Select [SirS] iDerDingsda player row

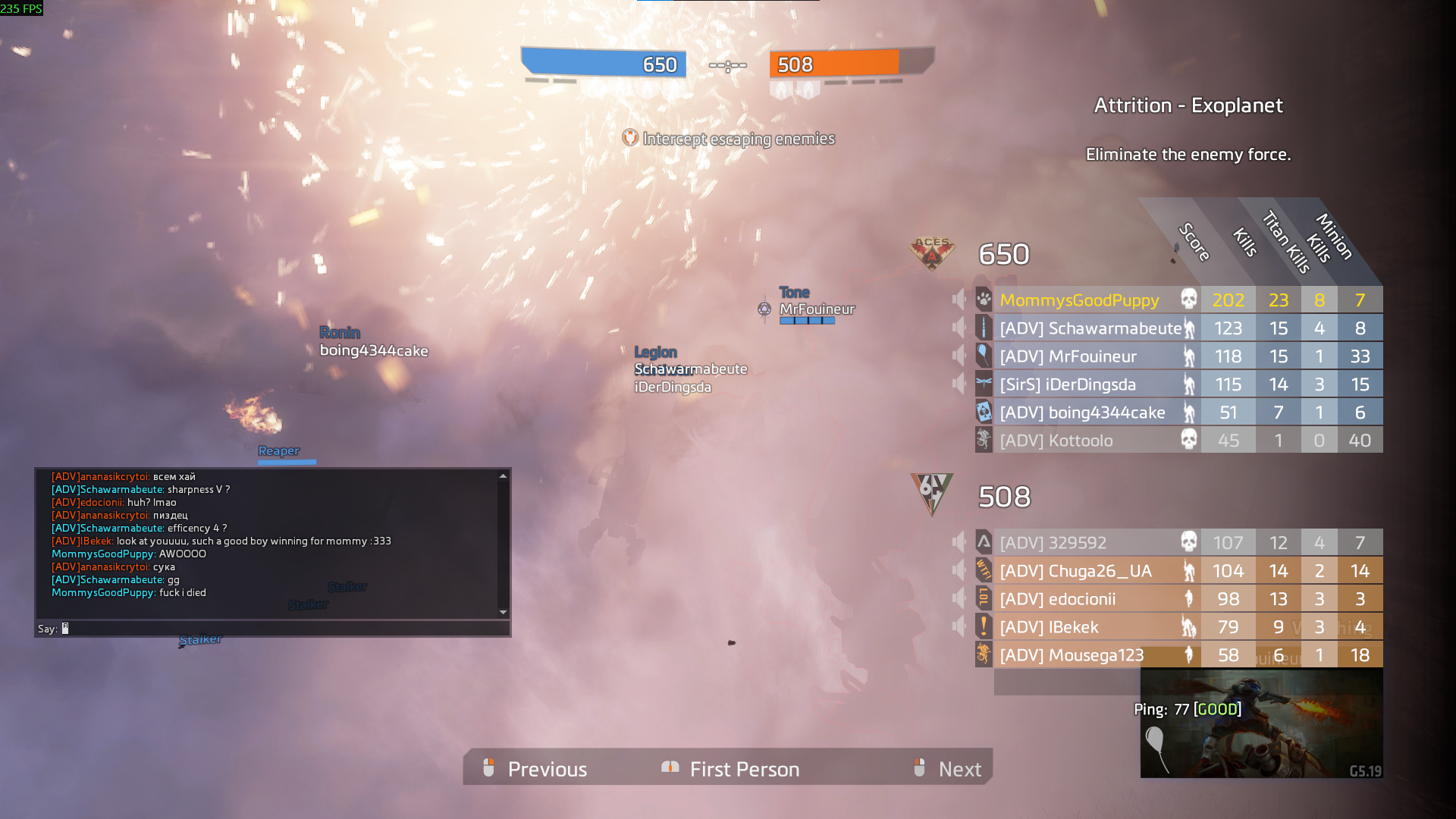[1067, 384]
